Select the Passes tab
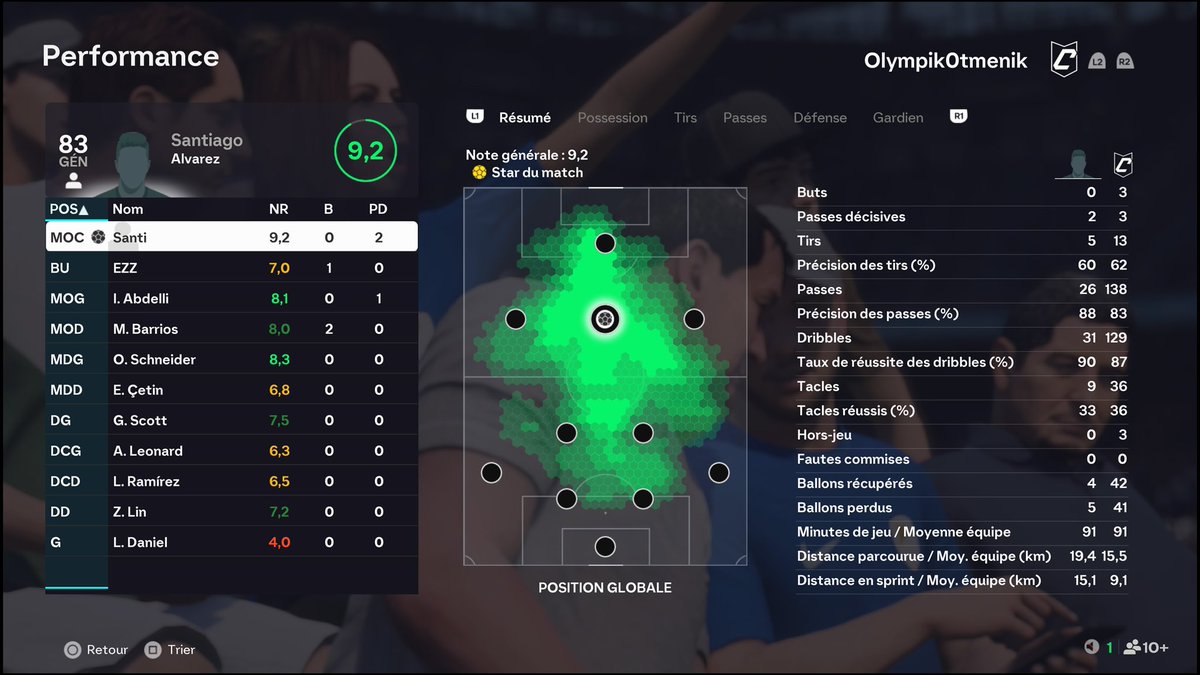 (745, 118)
